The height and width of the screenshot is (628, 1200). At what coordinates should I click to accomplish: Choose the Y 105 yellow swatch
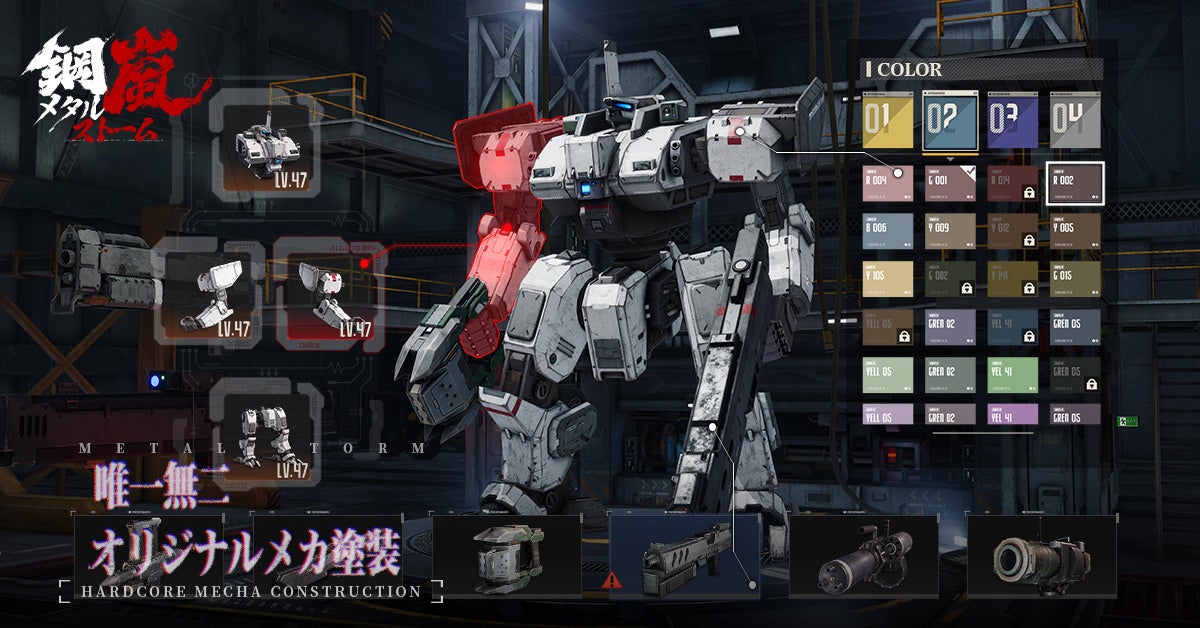[x=889, y=278]
